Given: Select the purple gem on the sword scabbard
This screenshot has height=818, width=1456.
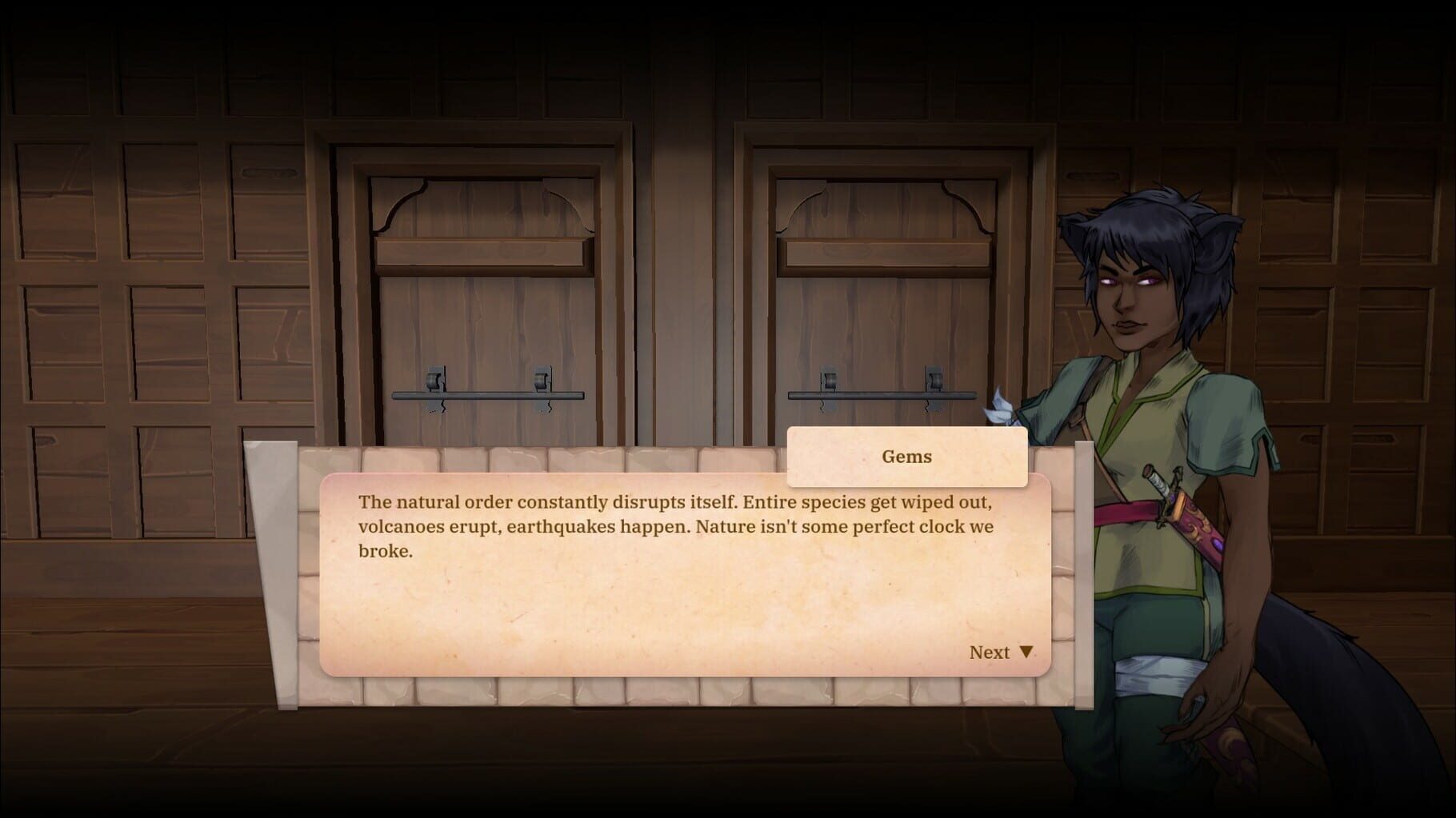Looking at the screenshot, I should tap(1218, 542).
